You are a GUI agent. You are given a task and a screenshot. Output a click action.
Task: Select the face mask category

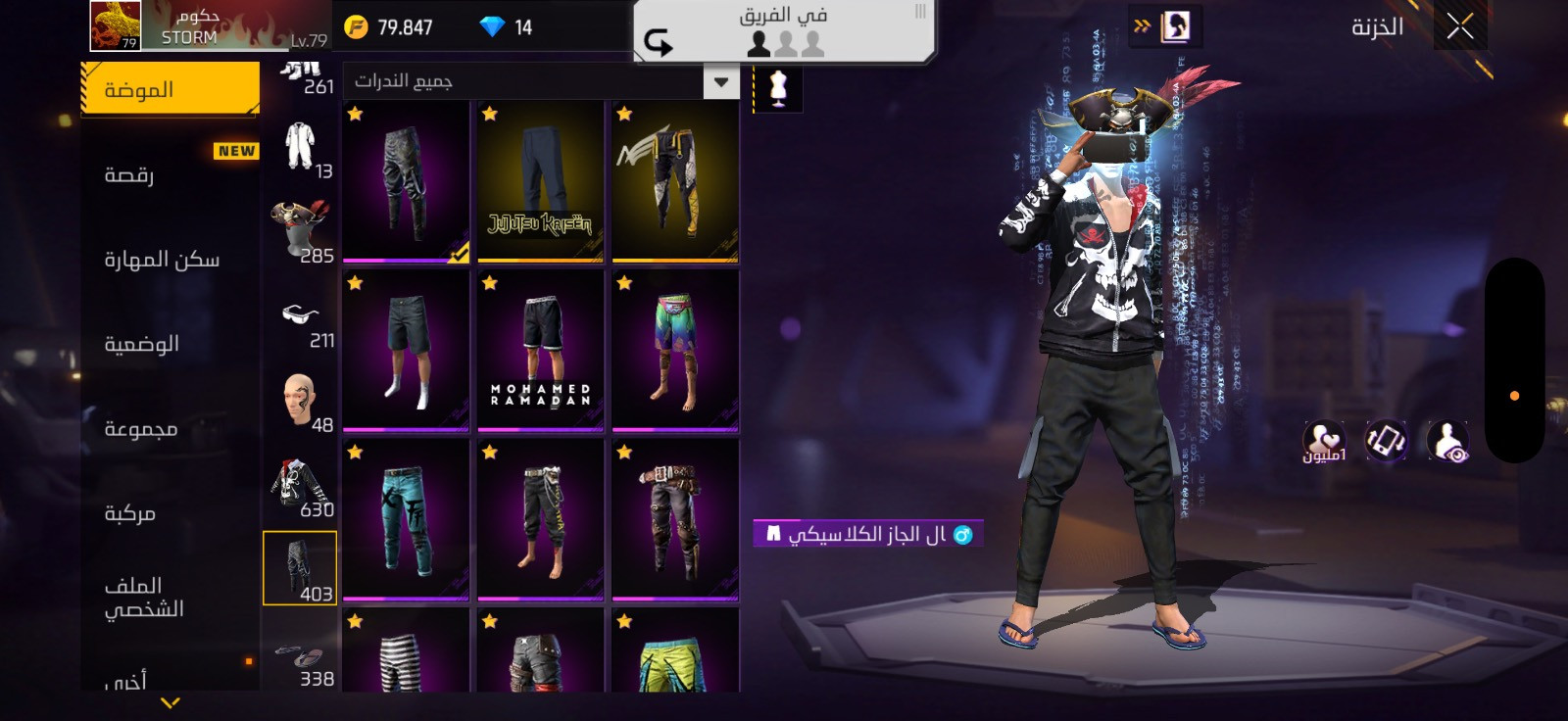pyautogui.click(x=300, y=402)
